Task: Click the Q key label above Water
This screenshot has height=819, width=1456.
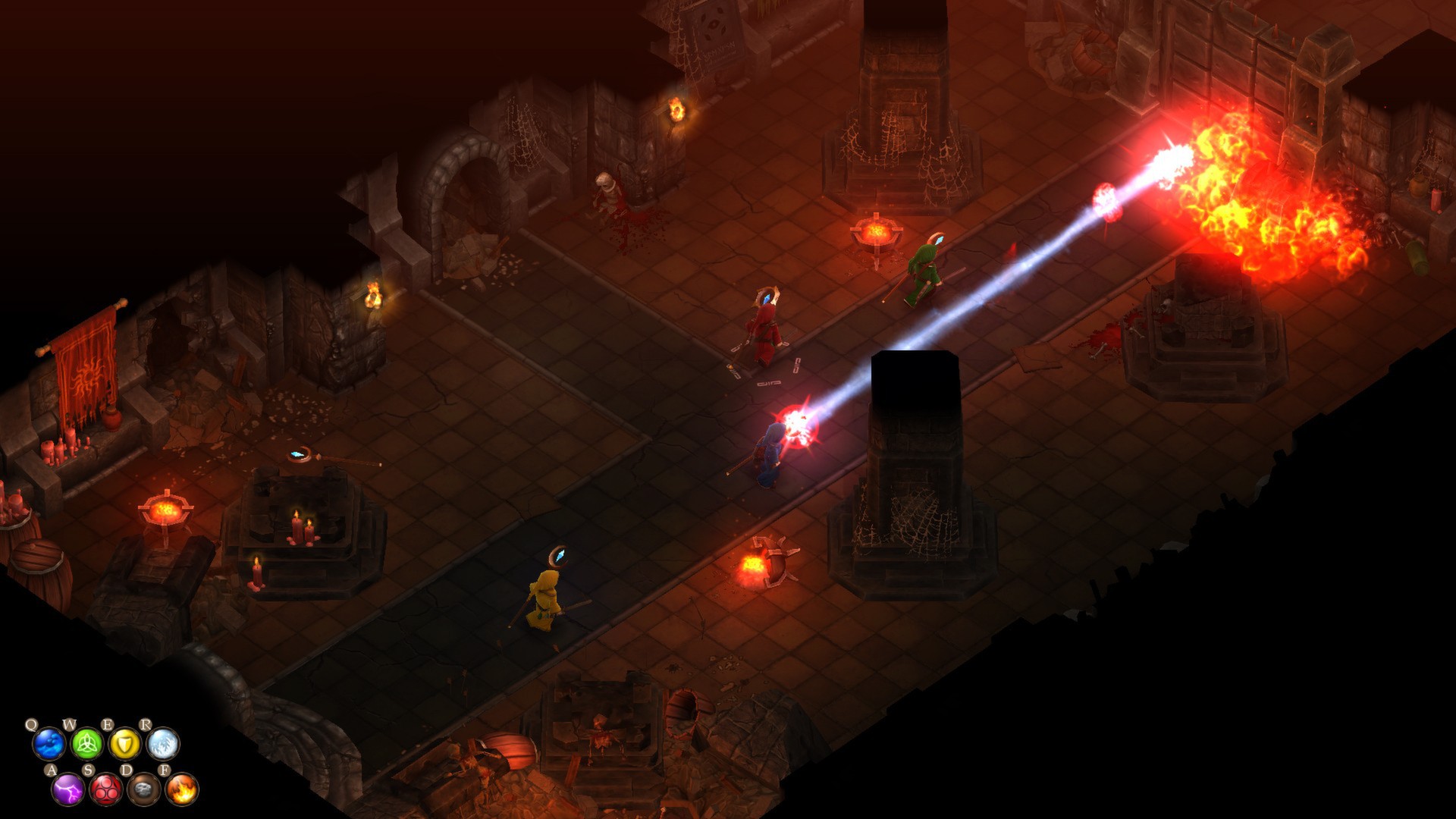Action: pos(32,724)
